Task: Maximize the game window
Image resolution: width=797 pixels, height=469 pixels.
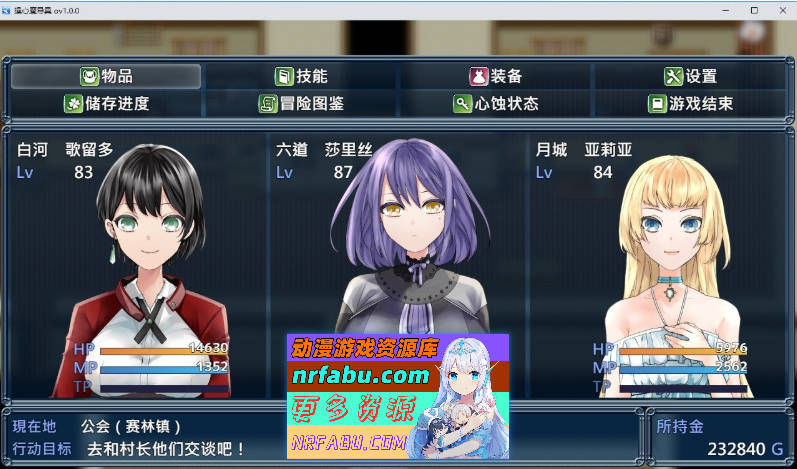Action: 753,10
